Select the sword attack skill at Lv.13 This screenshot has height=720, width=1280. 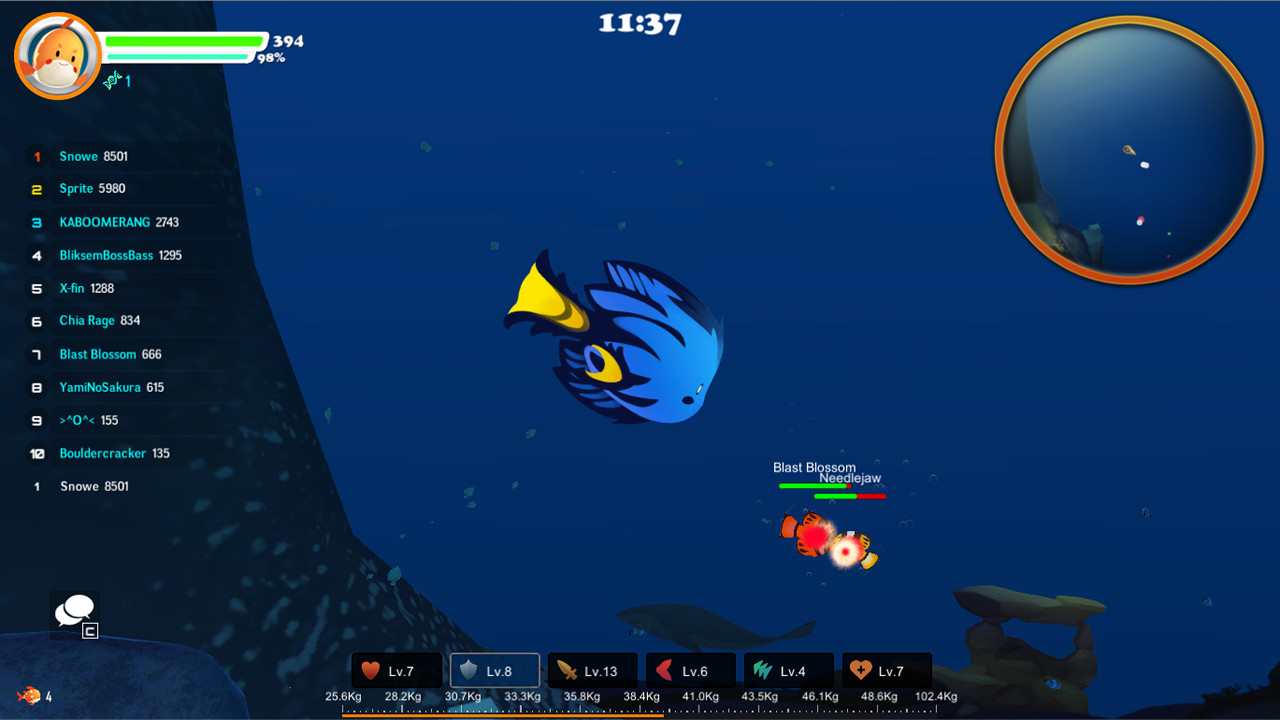pos(592,670)
